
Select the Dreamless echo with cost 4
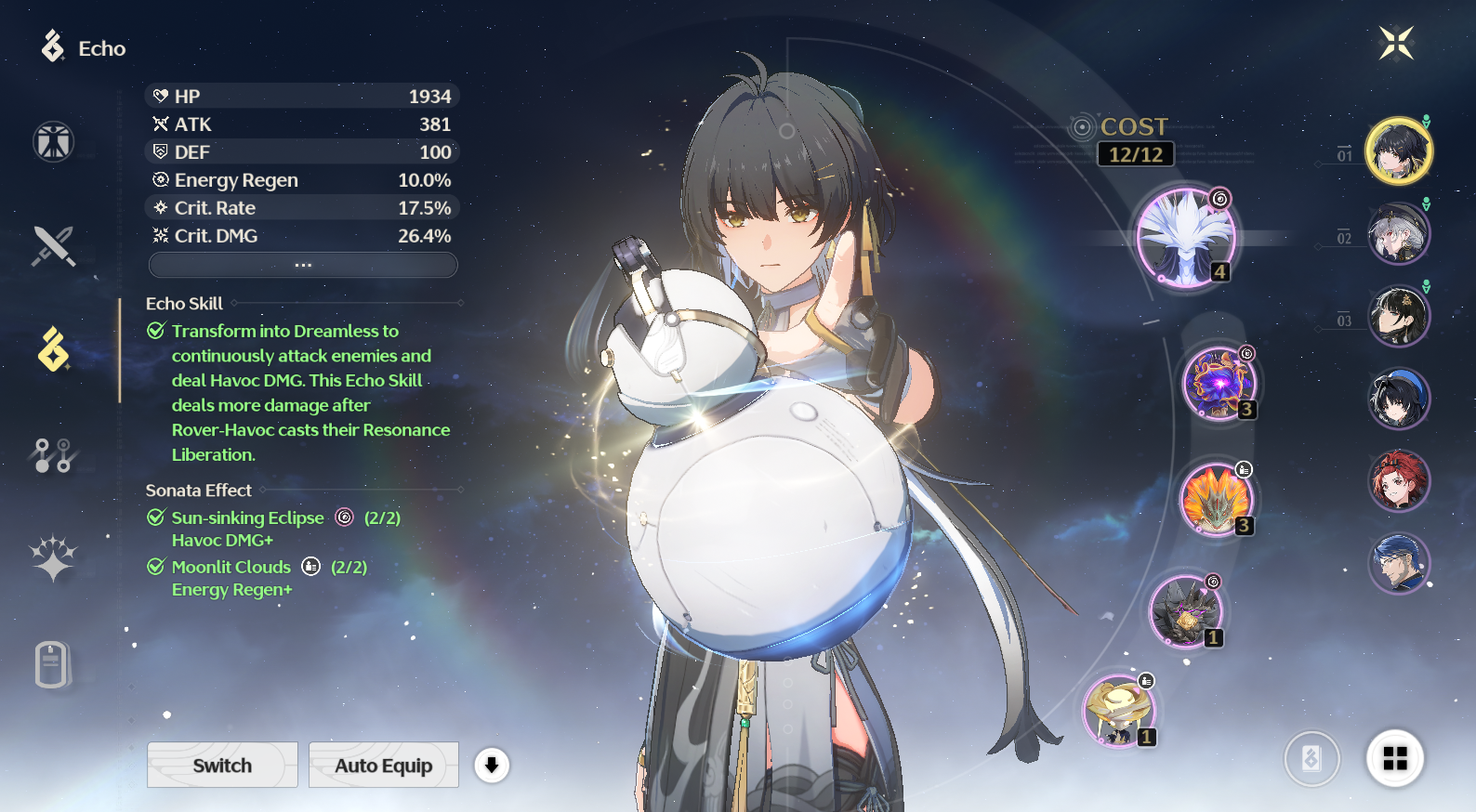coord(1187,236)
